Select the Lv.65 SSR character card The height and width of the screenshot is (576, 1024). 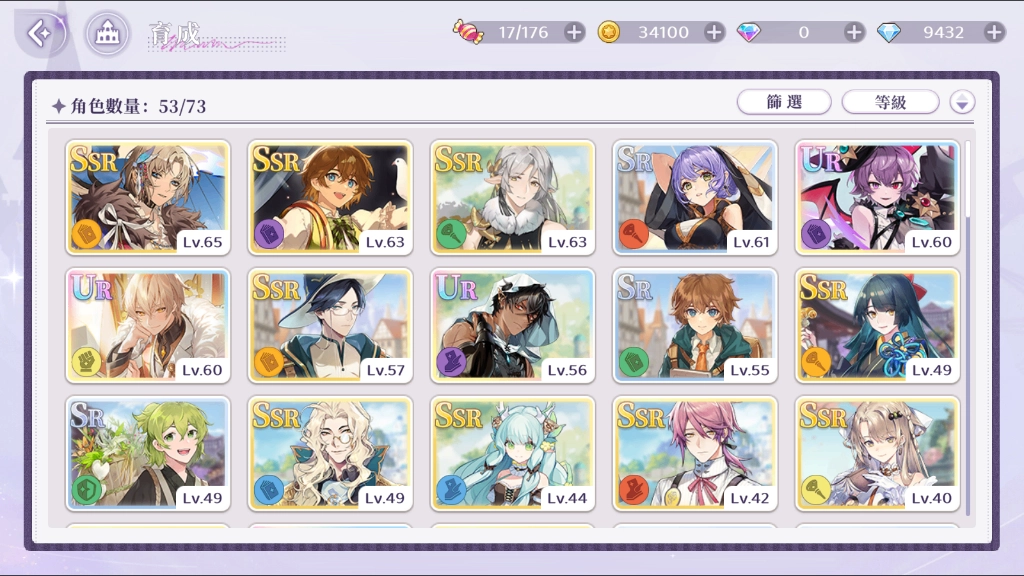148,197
